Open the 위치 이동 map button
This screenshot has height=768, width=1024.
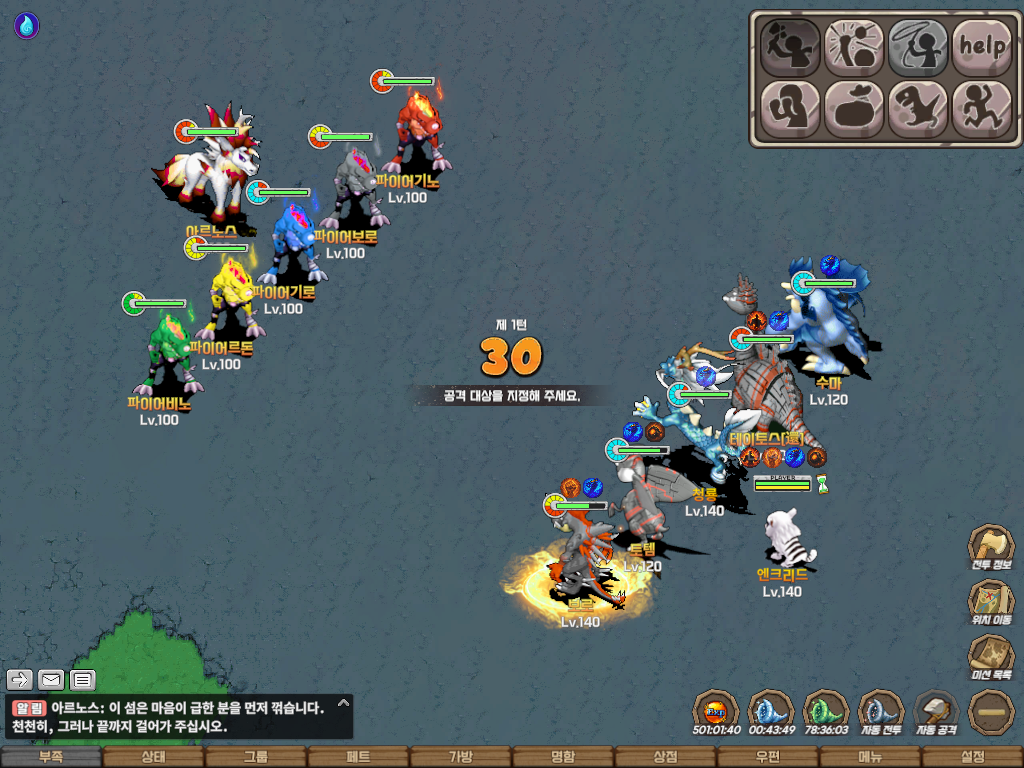(x=991, y=602)
